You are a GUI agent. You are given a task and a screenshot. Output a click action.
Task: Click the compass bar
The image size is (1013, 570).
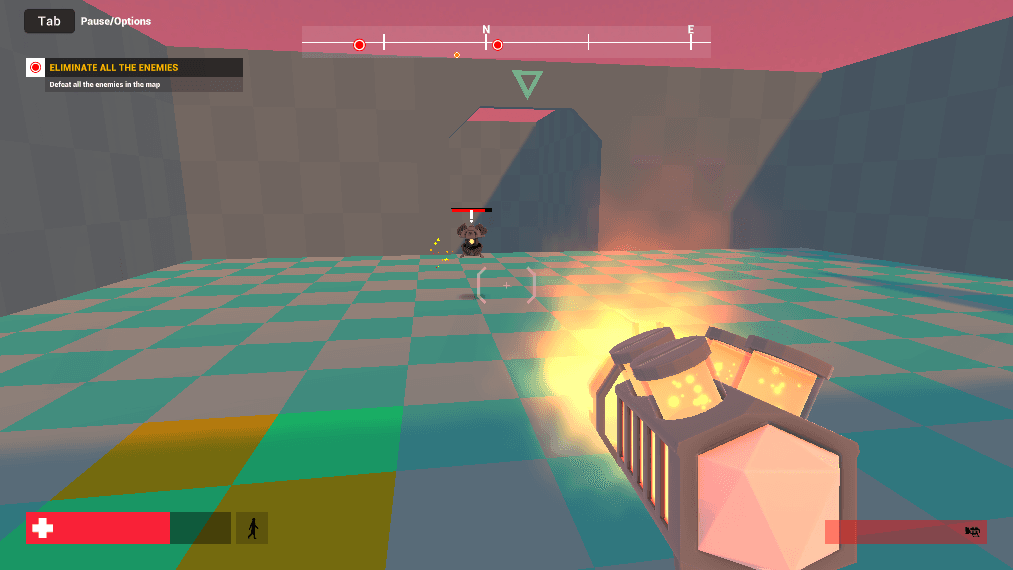[506, 42]
